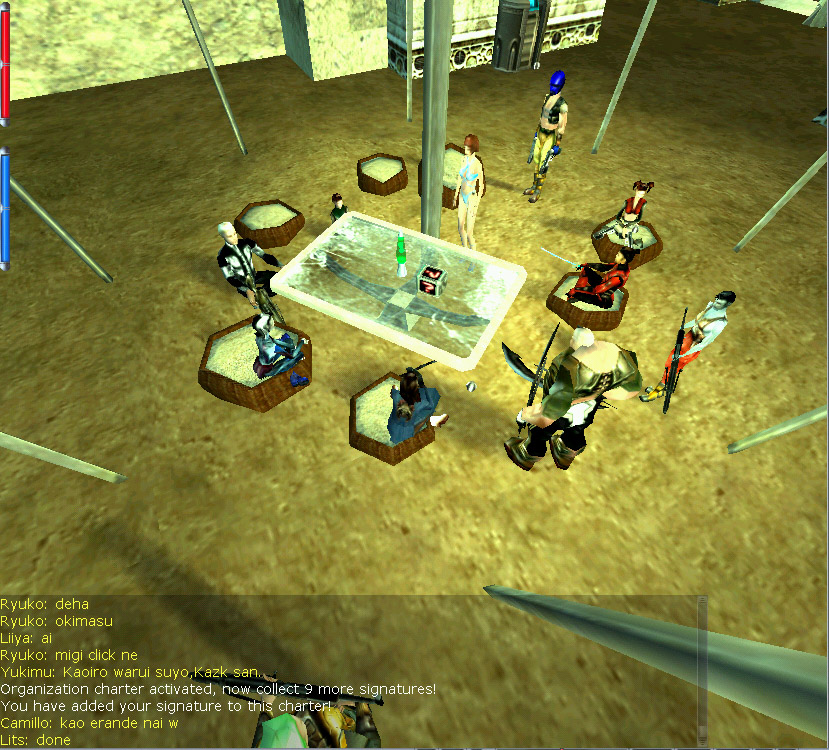The height and width of the screenshot is (750, 829).
Task: Click the chat window's scrollbar
Action: [x=702, y=670]
